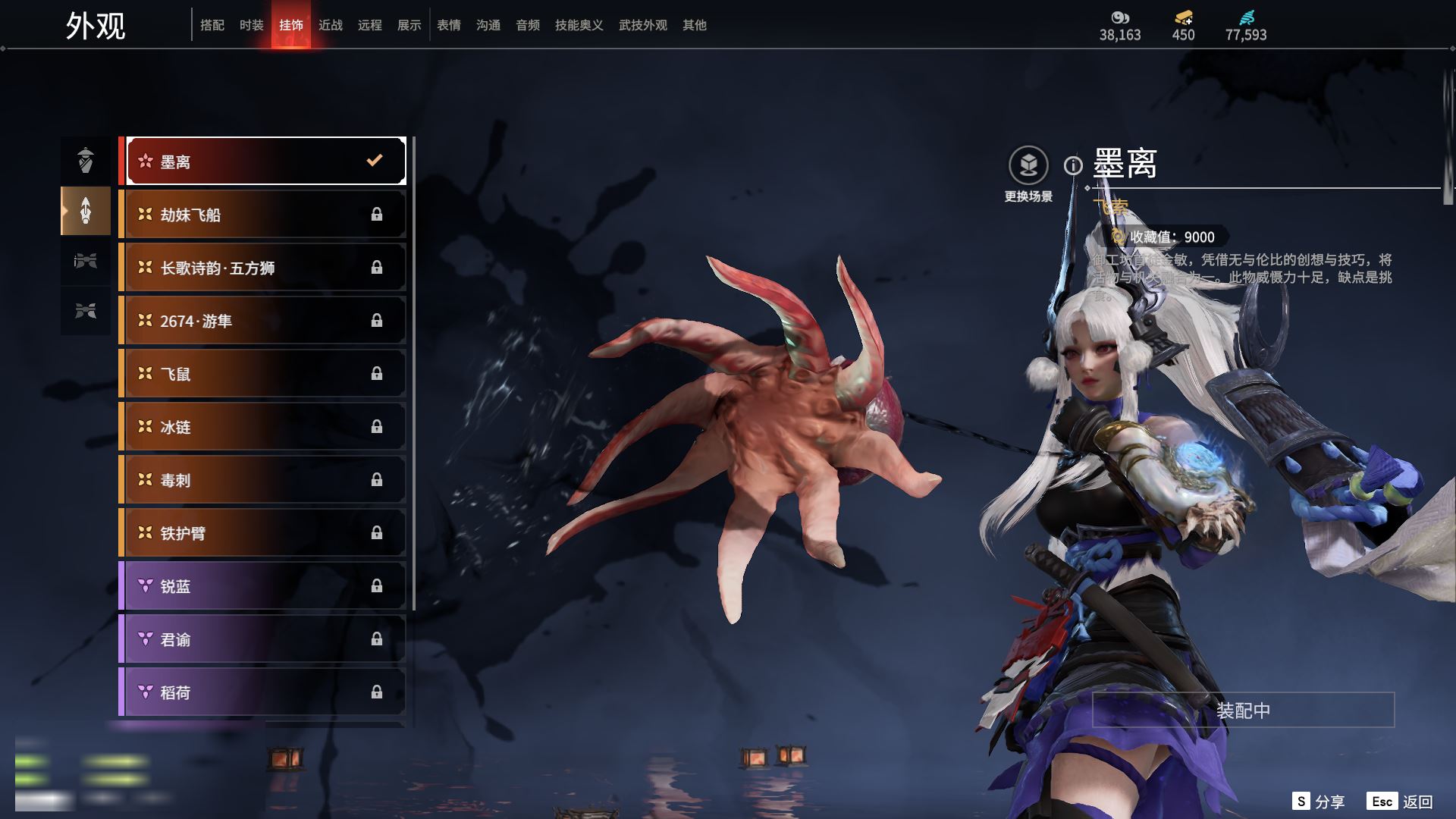Open the 音频 tab
The height and width of the screenshot is (819, 1456).
528,26
